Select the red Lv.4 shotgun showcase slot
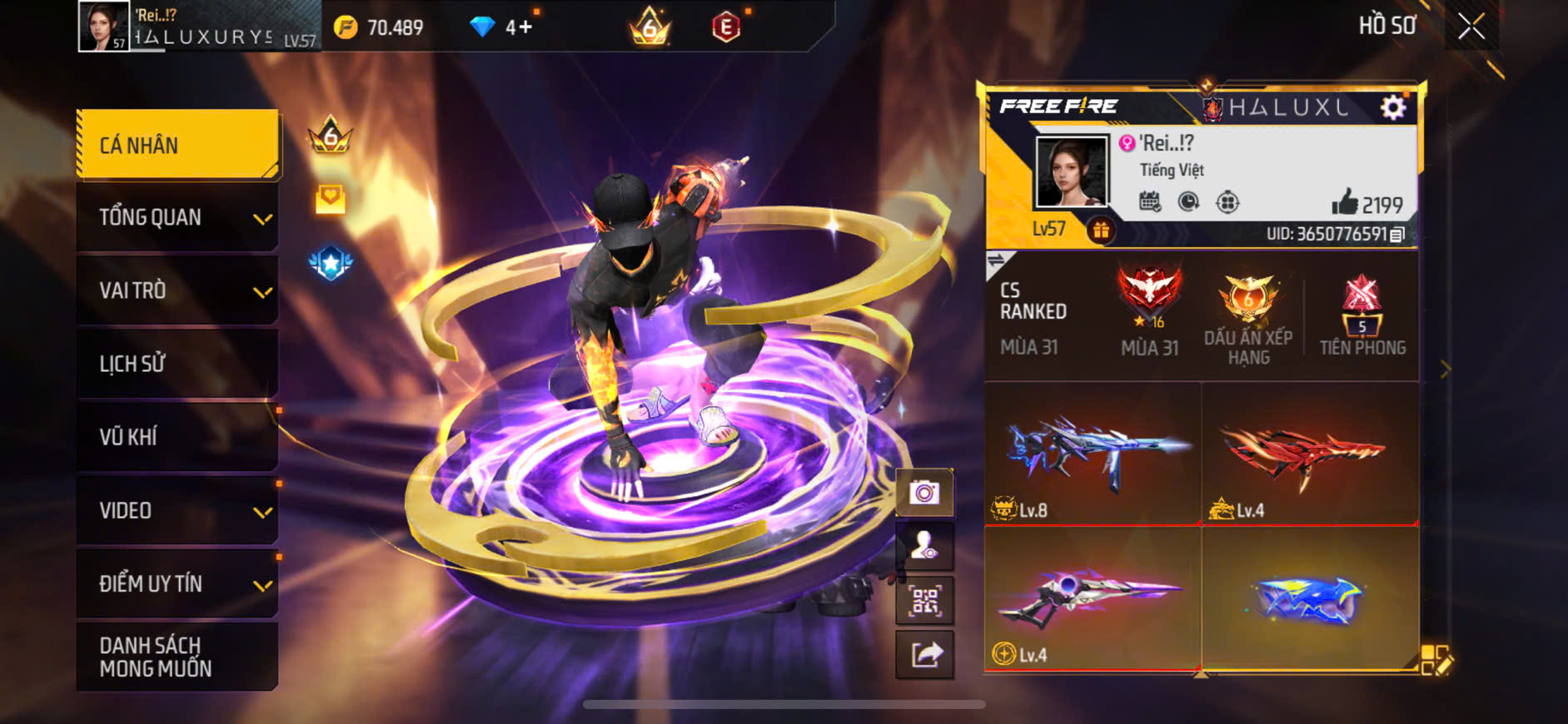The image size is (1568, 724). tap(1310, 454)
